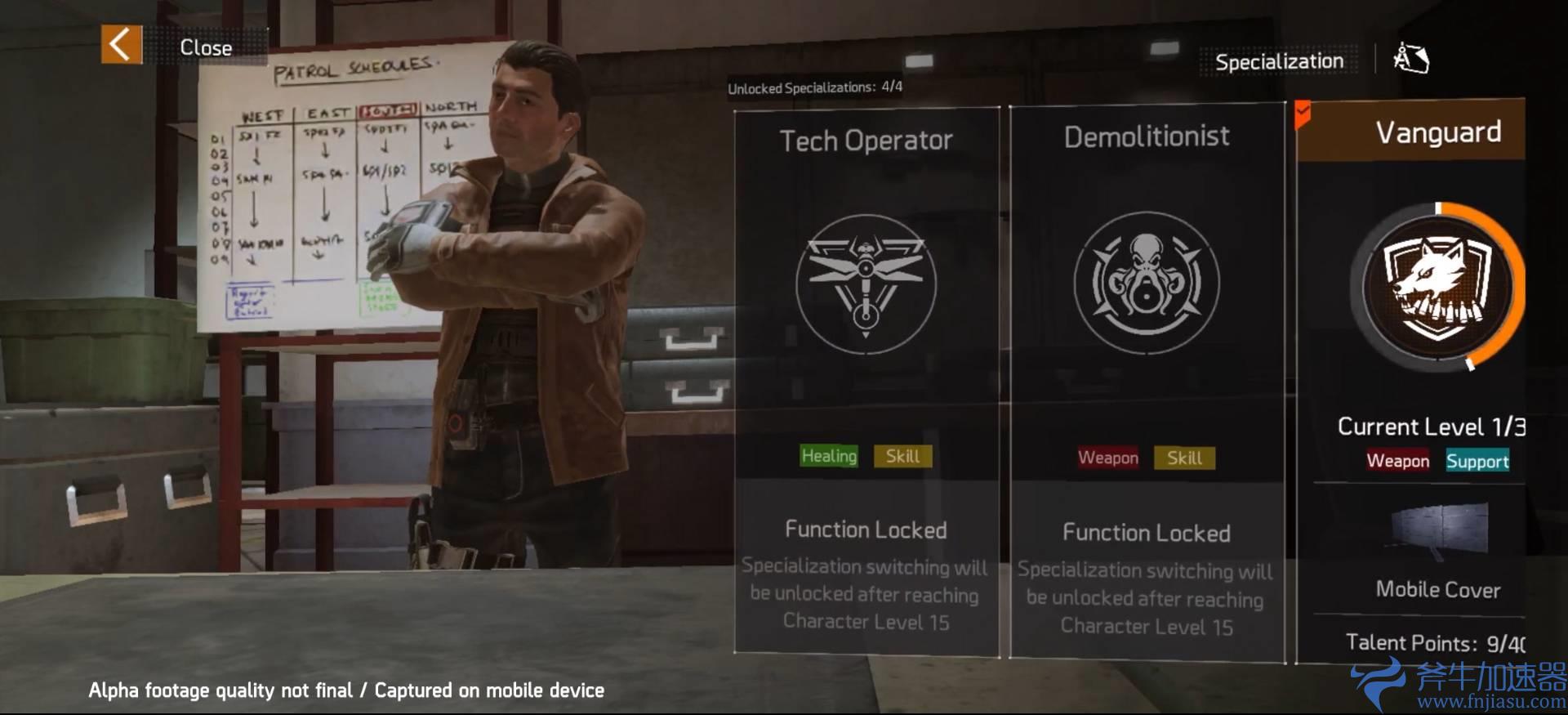Select the Healing tag under Tech Operator

coord(828,457)
